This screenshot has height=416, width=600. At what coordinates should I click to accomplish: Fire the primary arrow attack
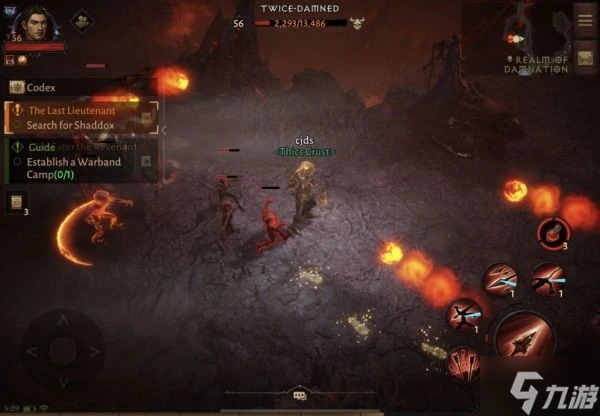(524, 338)
